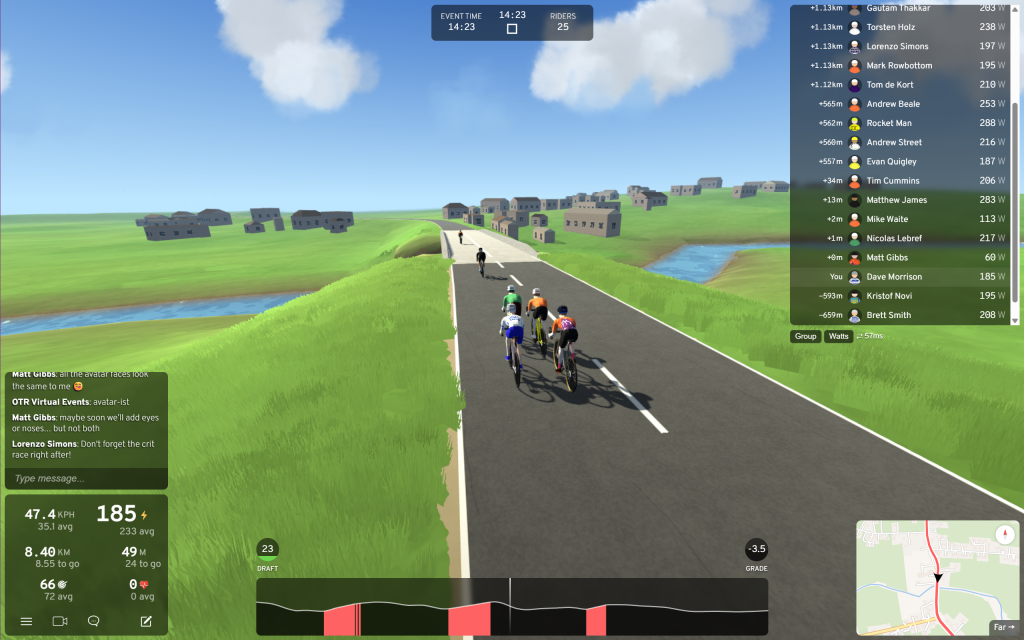Screen dimensions: 1024x640
Task: Click the video camera icon
Action: pyautogui.click(x=60, y=621)
